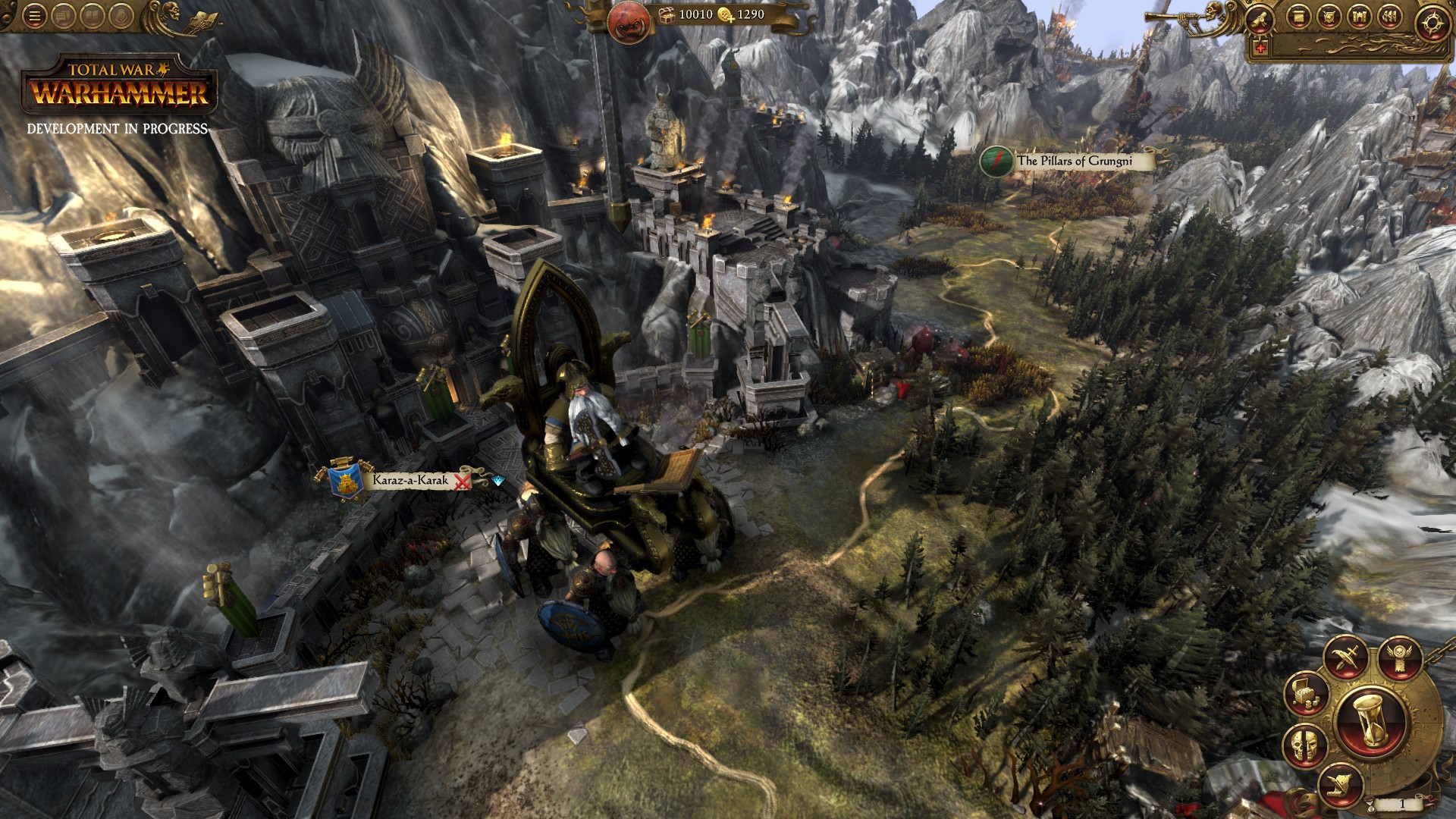
Task: Open the treasure chest finance icon
Action: point(1305,696)
